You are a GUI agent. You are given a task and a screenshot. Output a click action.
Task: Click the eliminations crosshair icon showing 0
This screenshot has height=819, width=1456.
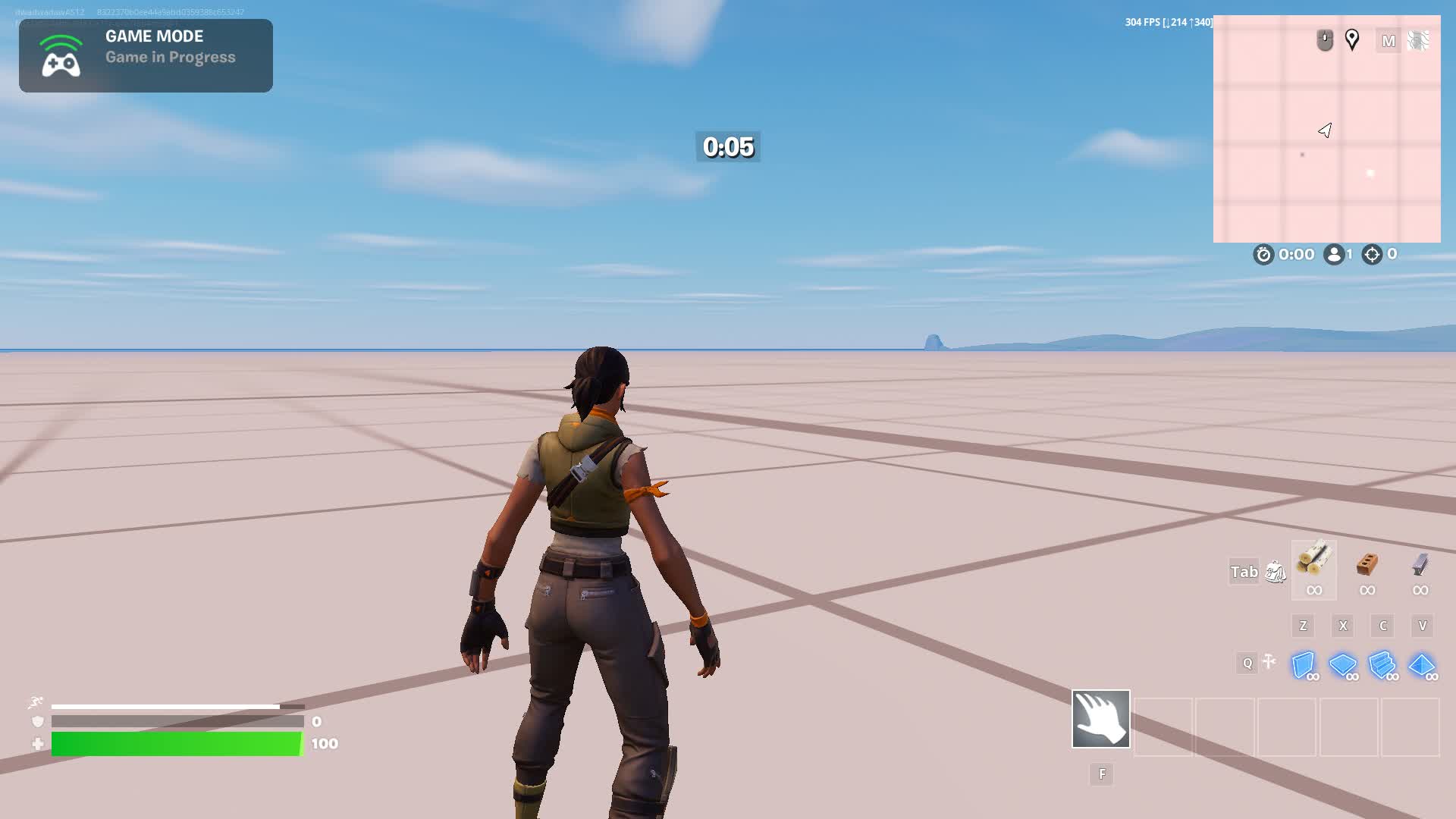[x=1370, y=255]
